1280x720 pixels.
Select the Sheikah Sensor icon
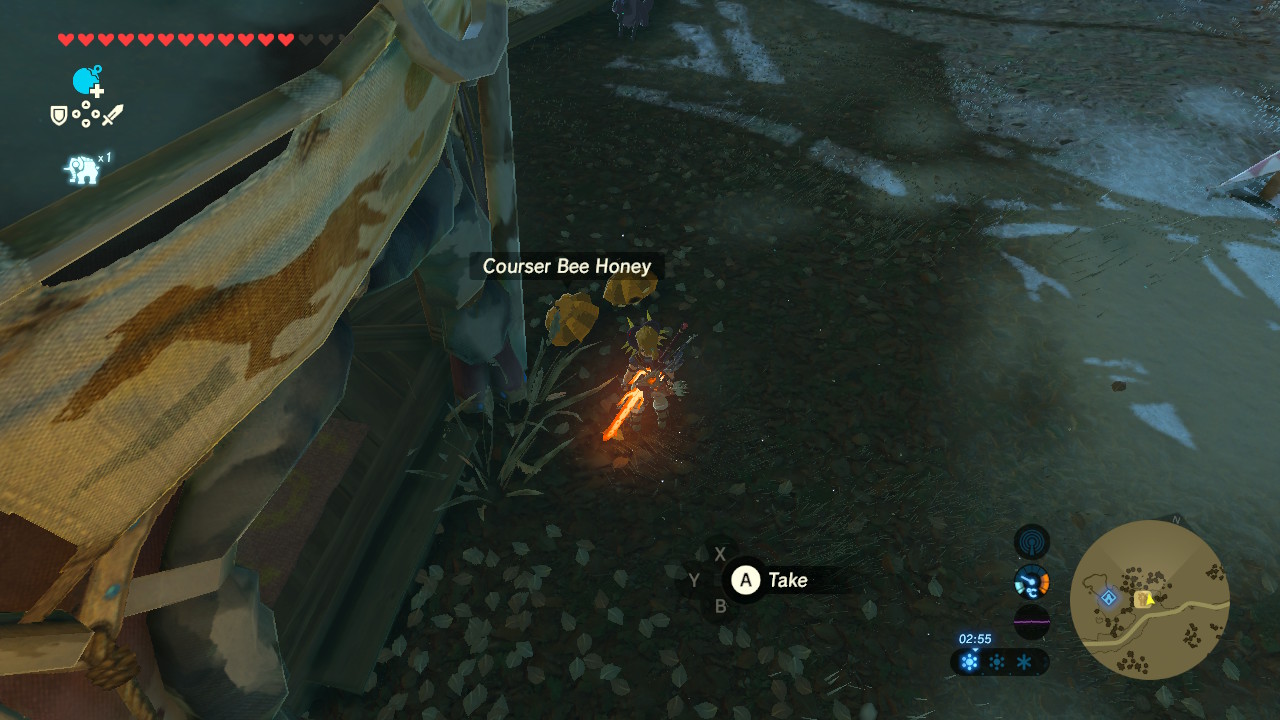[1031, 543]
